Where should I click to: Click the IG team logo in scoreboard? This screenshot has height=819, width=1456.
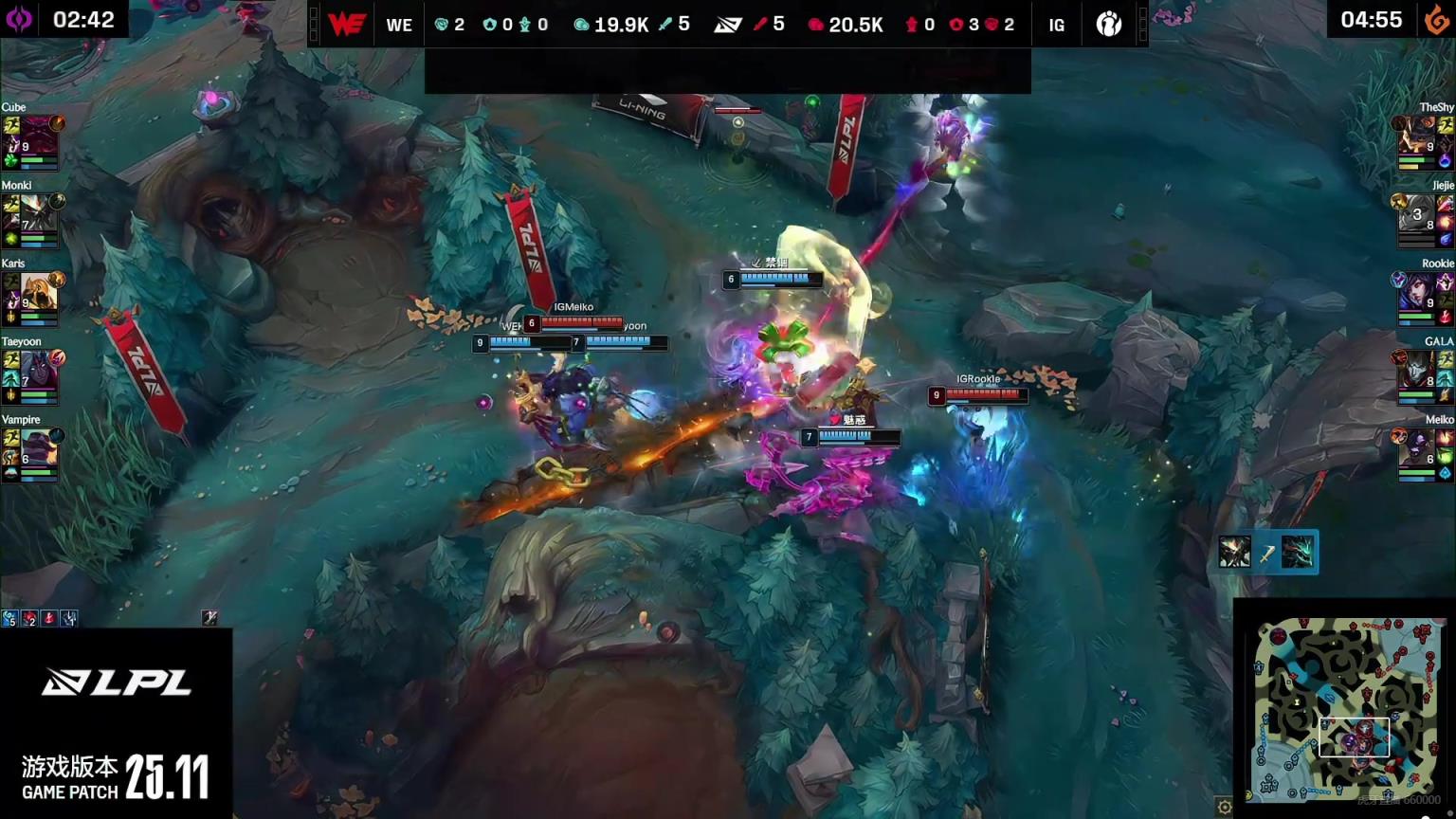click(x=1108, y=24)
